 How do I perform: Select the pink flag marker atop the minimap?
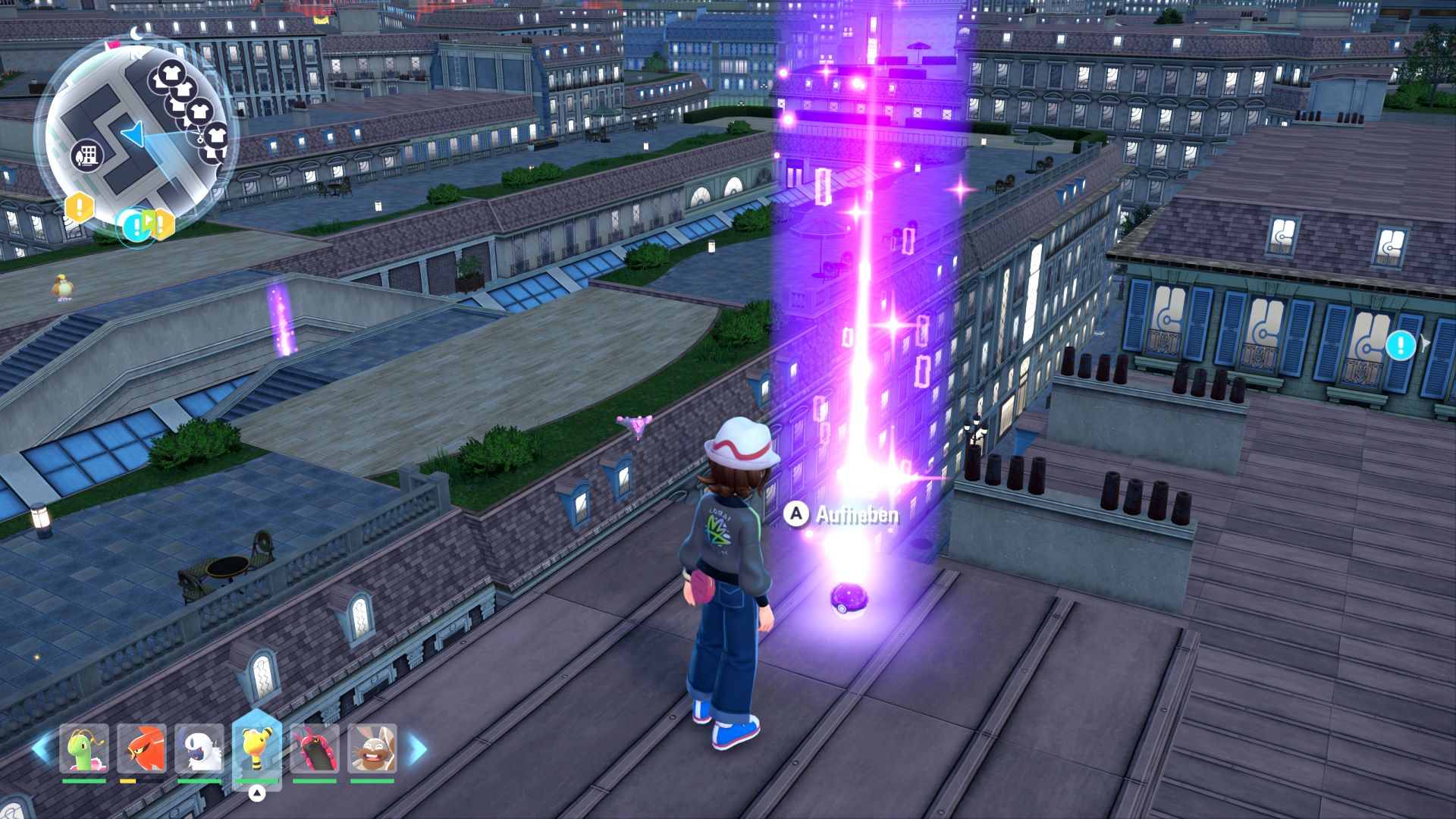[x=114, y=45]
